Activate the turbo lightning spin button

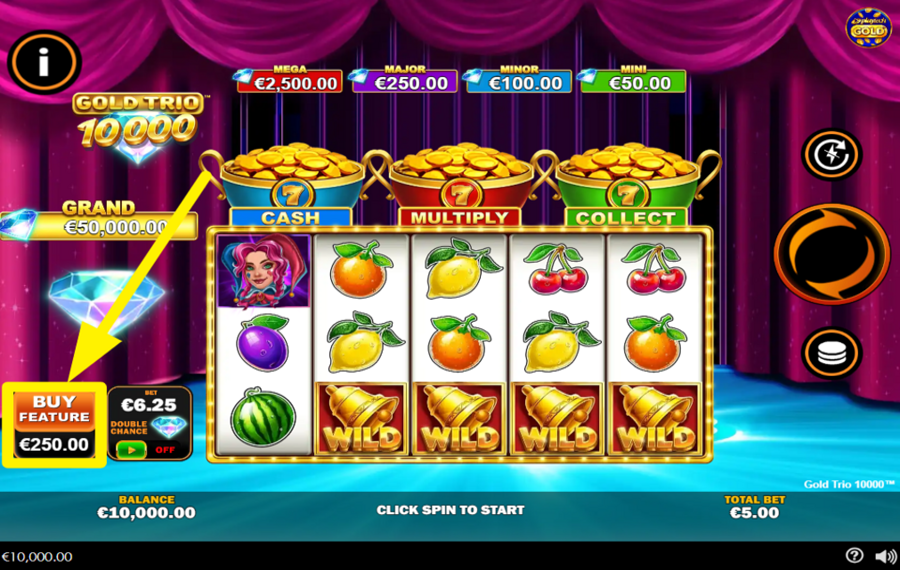pos(831,154)
